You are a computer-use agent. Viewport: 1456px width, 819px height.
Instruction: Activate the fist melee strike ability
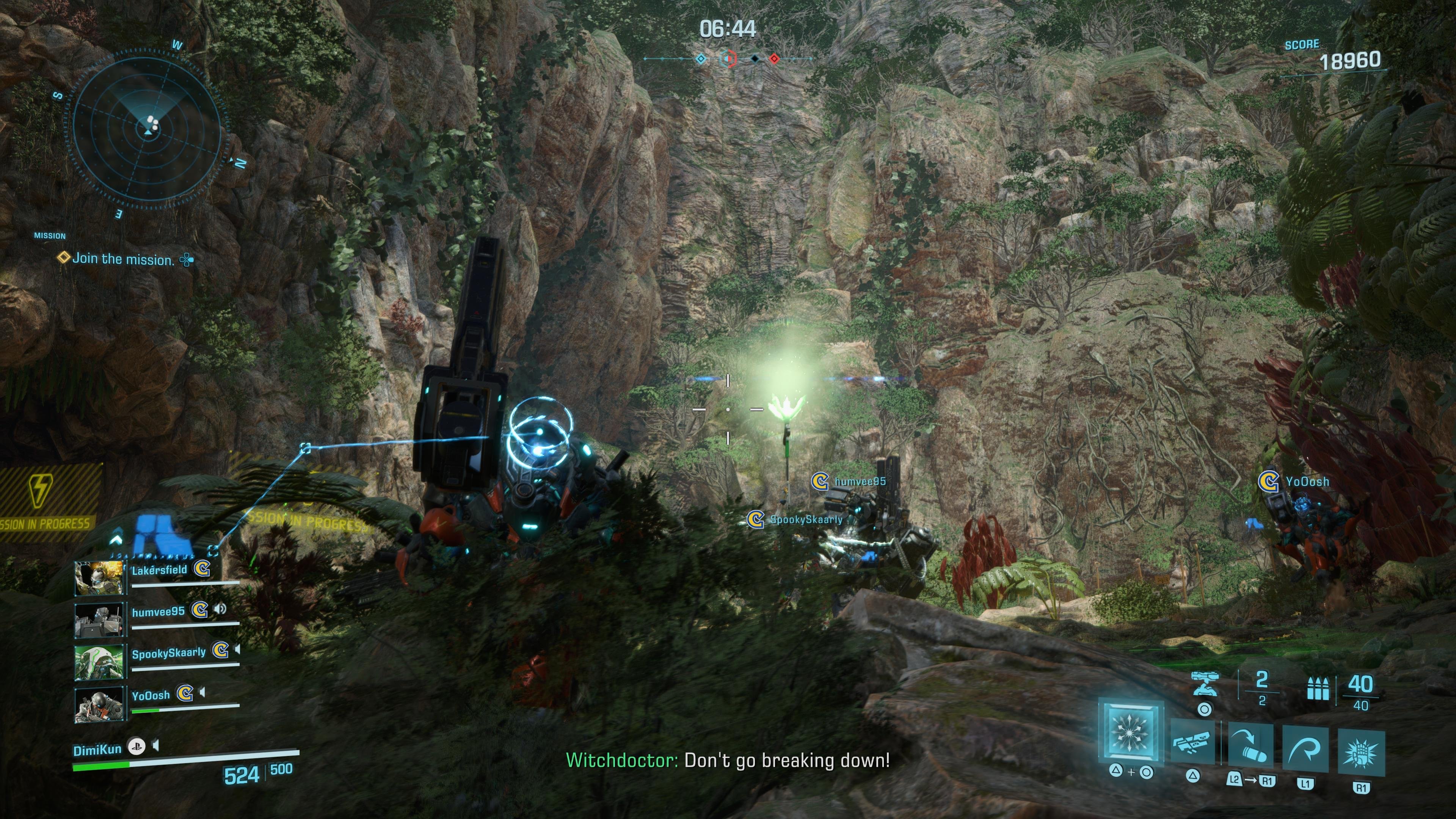point(1361,752)
